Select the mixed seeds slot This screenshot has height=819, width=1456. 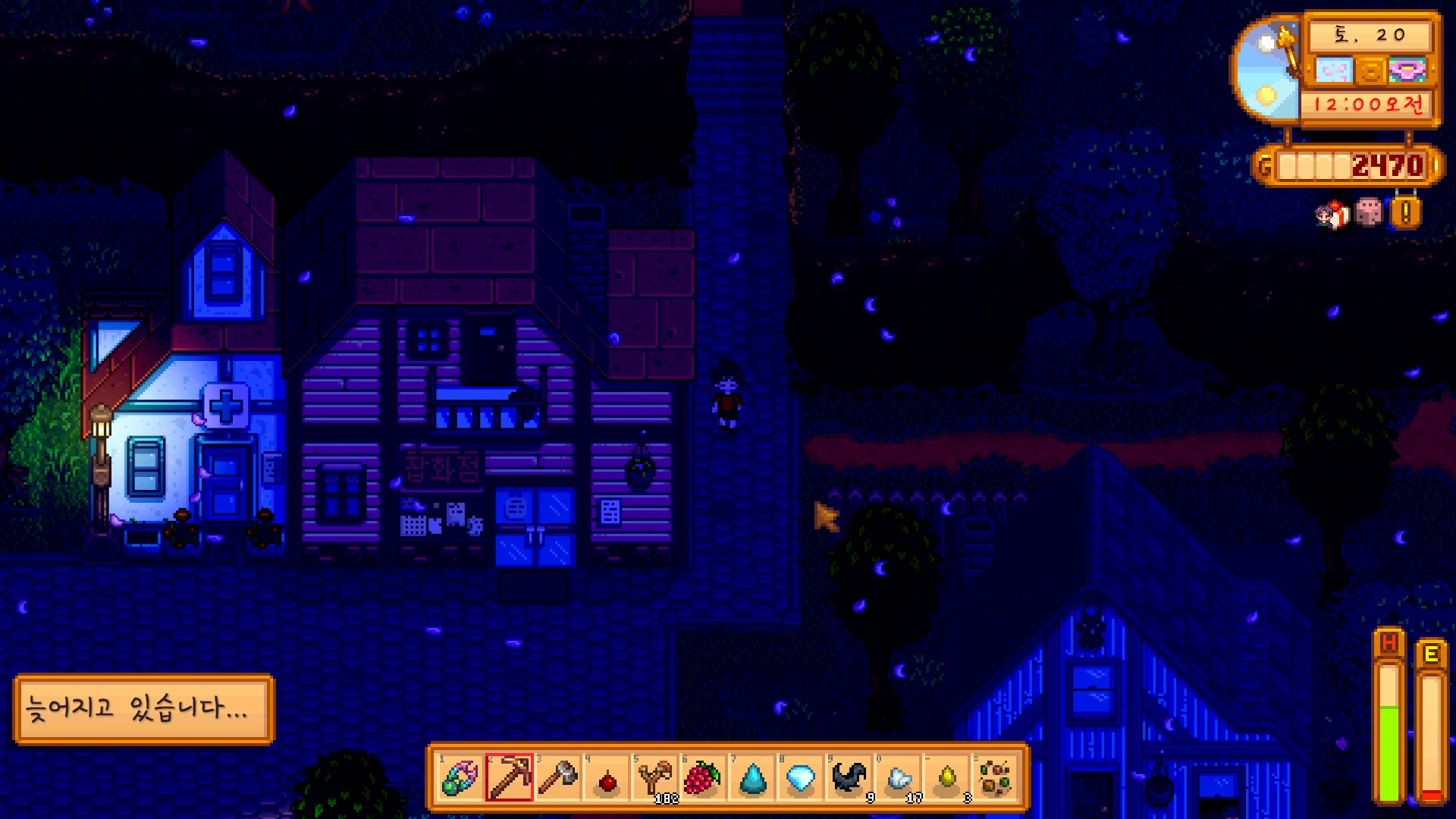996,778
